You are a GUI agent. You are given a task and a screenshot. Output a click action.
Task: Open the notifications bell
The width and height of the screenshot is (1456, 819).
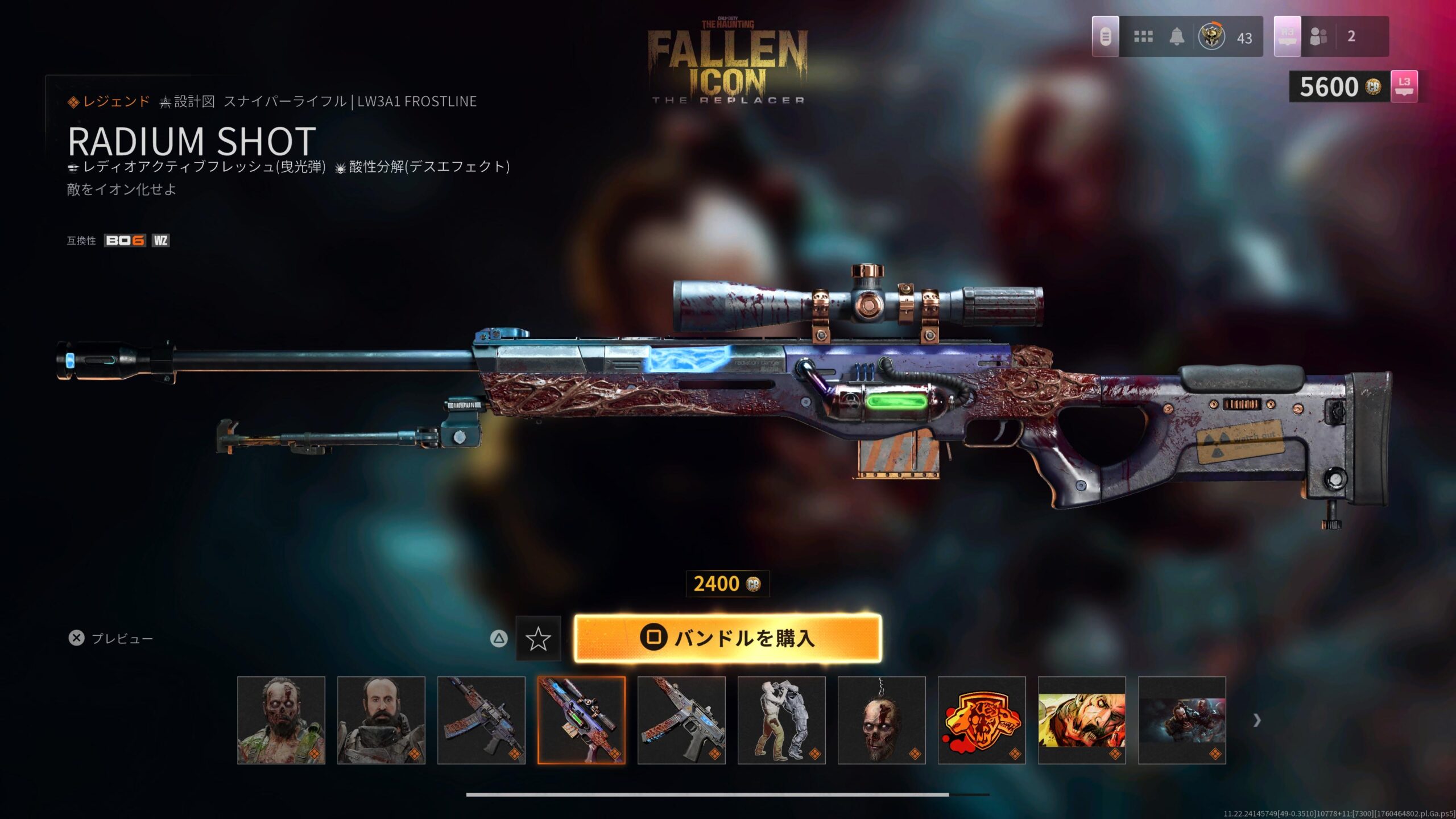point(1177,37)
